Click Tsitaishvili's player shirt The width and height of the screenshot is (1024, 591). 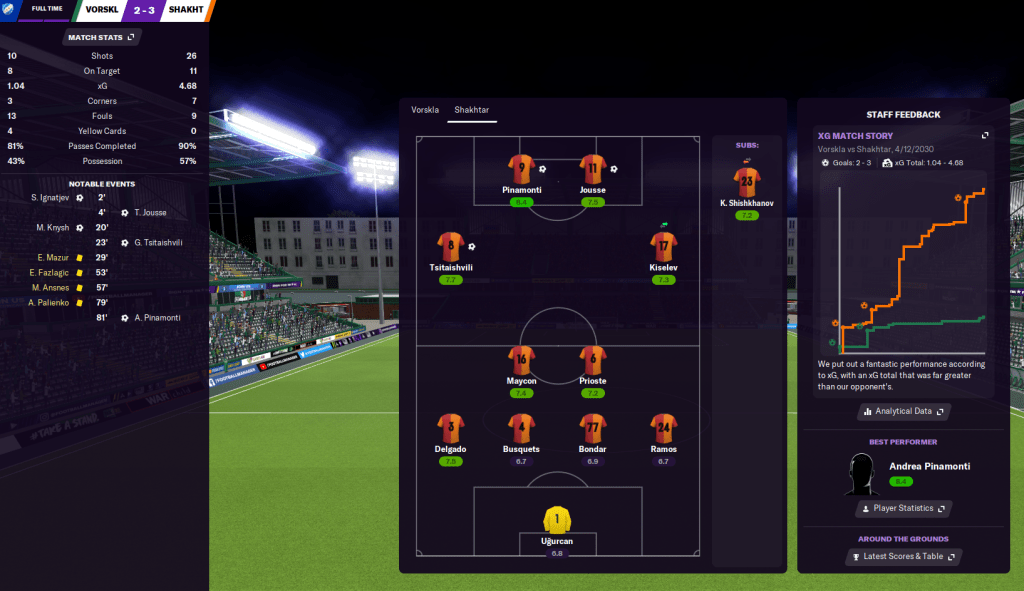click(x=450, y=248)
